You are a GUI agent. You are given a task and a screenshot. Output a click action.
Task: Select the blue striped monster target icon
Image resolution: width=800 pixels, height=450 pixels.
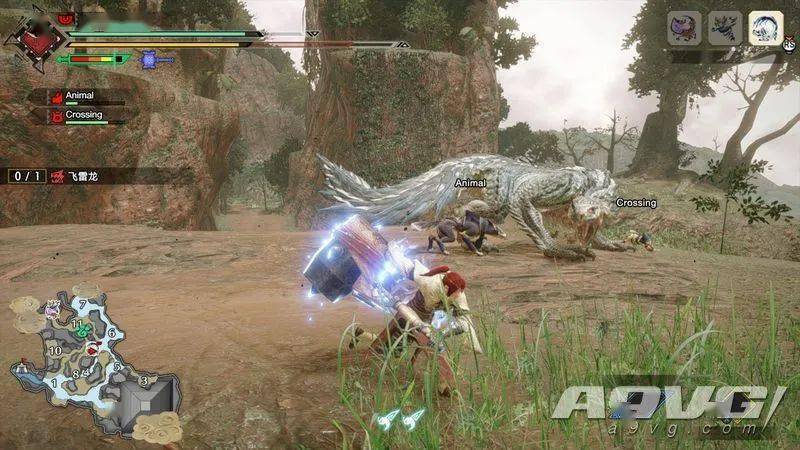point(725,27)
